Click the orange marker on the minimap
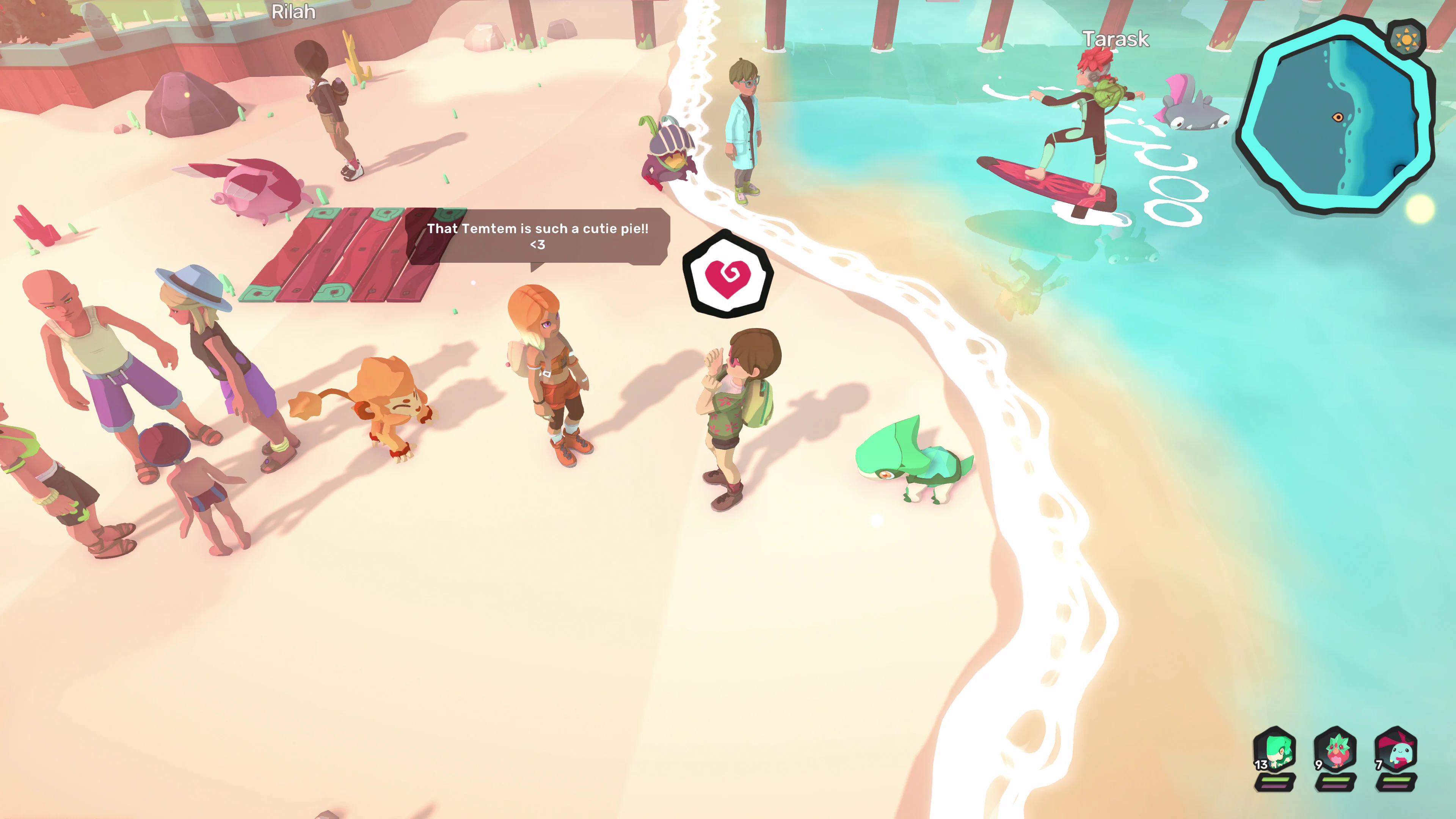The image size is (1456, 819). click(x=1338, y=118)
